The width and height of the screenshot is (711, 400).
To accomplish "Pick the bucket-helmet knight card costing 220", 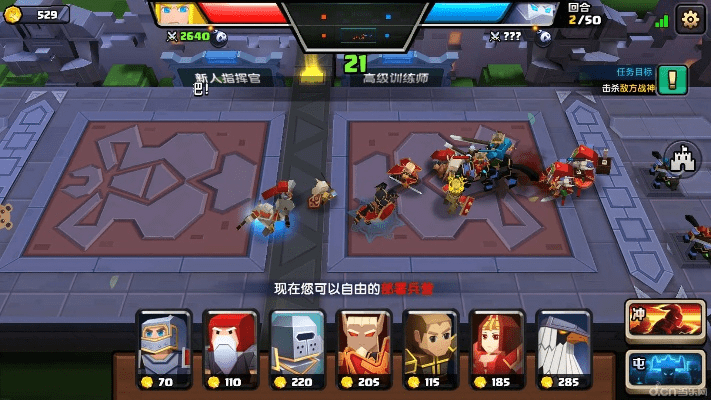I will click(297, 345).
